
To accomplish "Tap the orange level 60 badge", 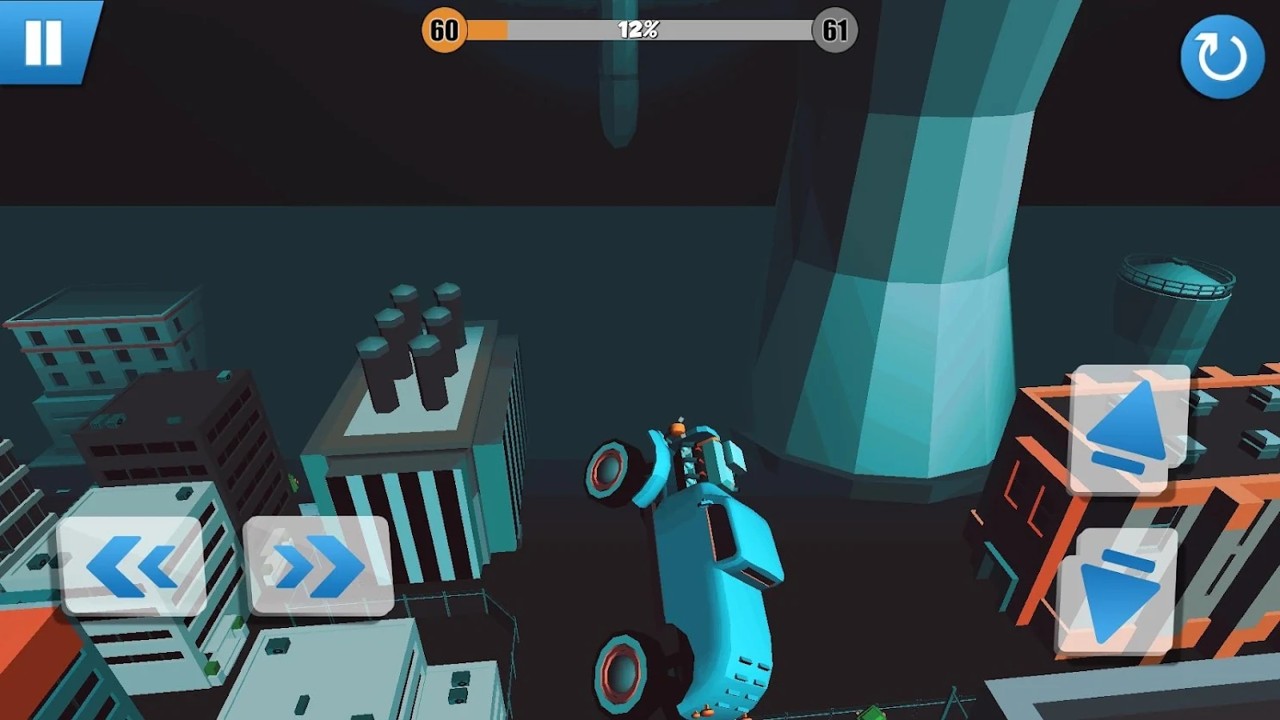I will click(x=443, y=31).
